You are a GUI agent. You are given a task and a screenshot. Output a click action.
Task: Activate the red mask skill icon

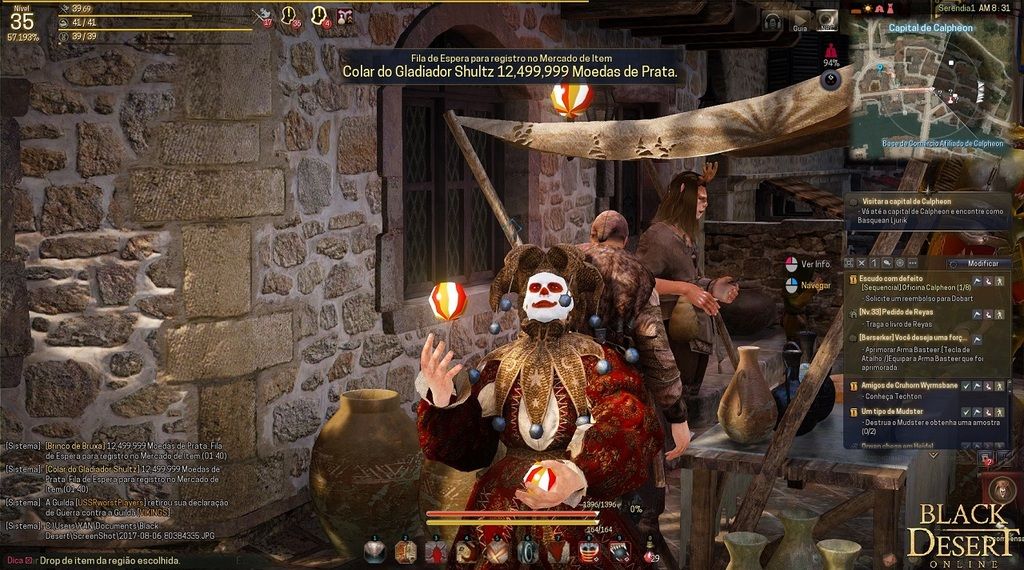(x=589, y=549)
